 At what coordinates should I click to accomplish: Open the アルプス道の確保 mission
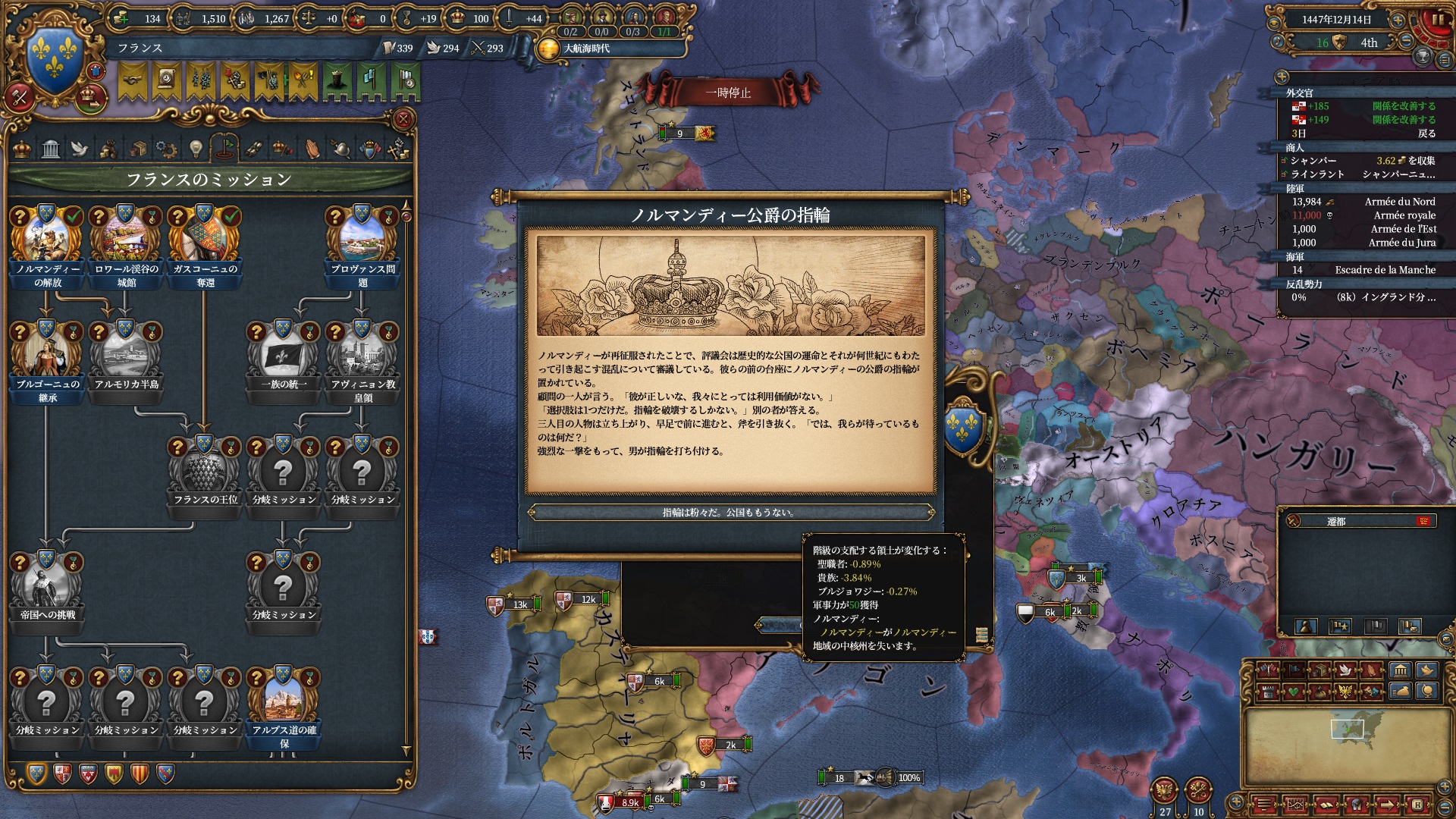click(x=284, y=702)
